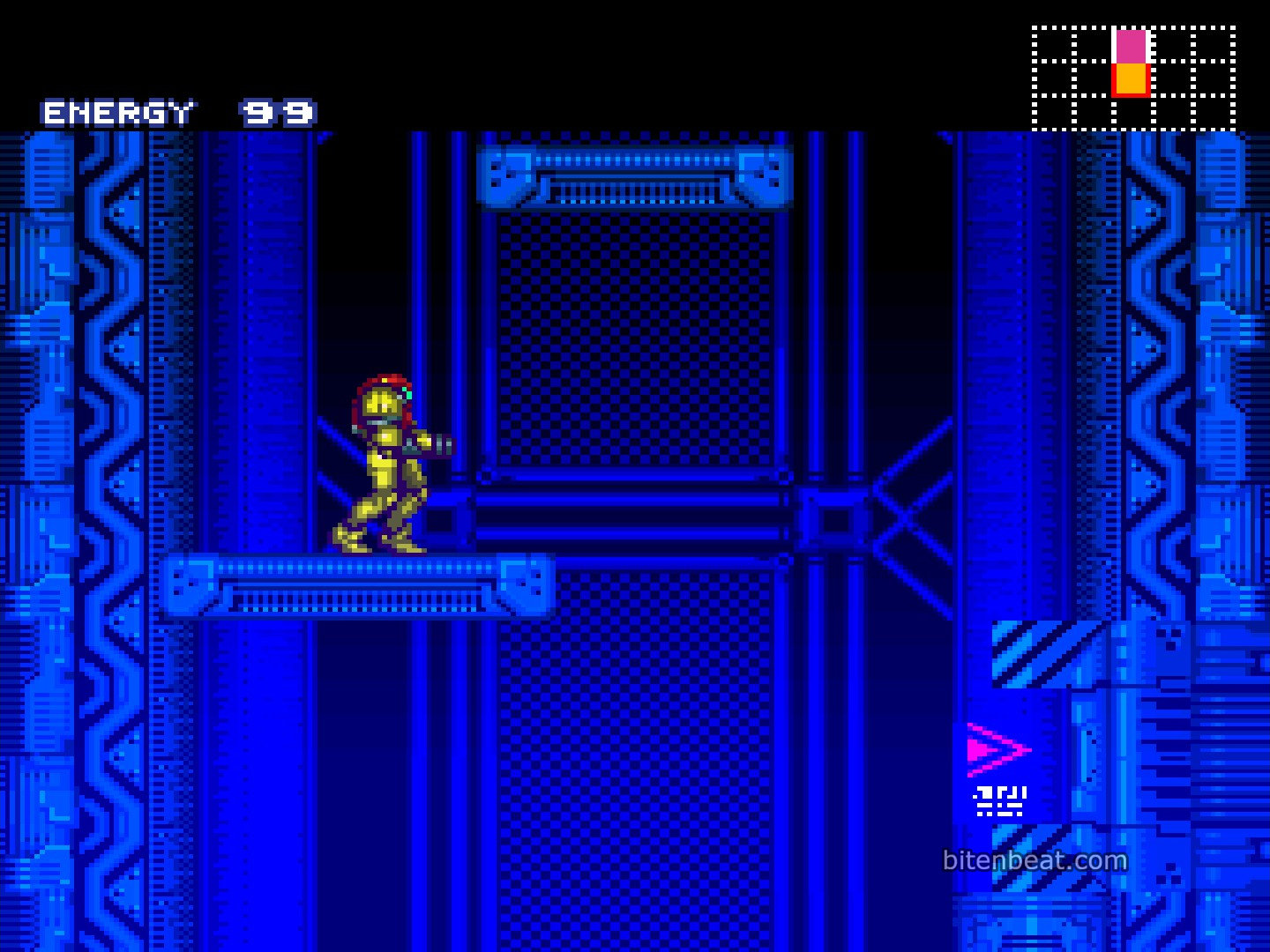Select the orange current-room cell on the minimap
The width and height of the screenshot is (1270, 952).
(1131, 79)
